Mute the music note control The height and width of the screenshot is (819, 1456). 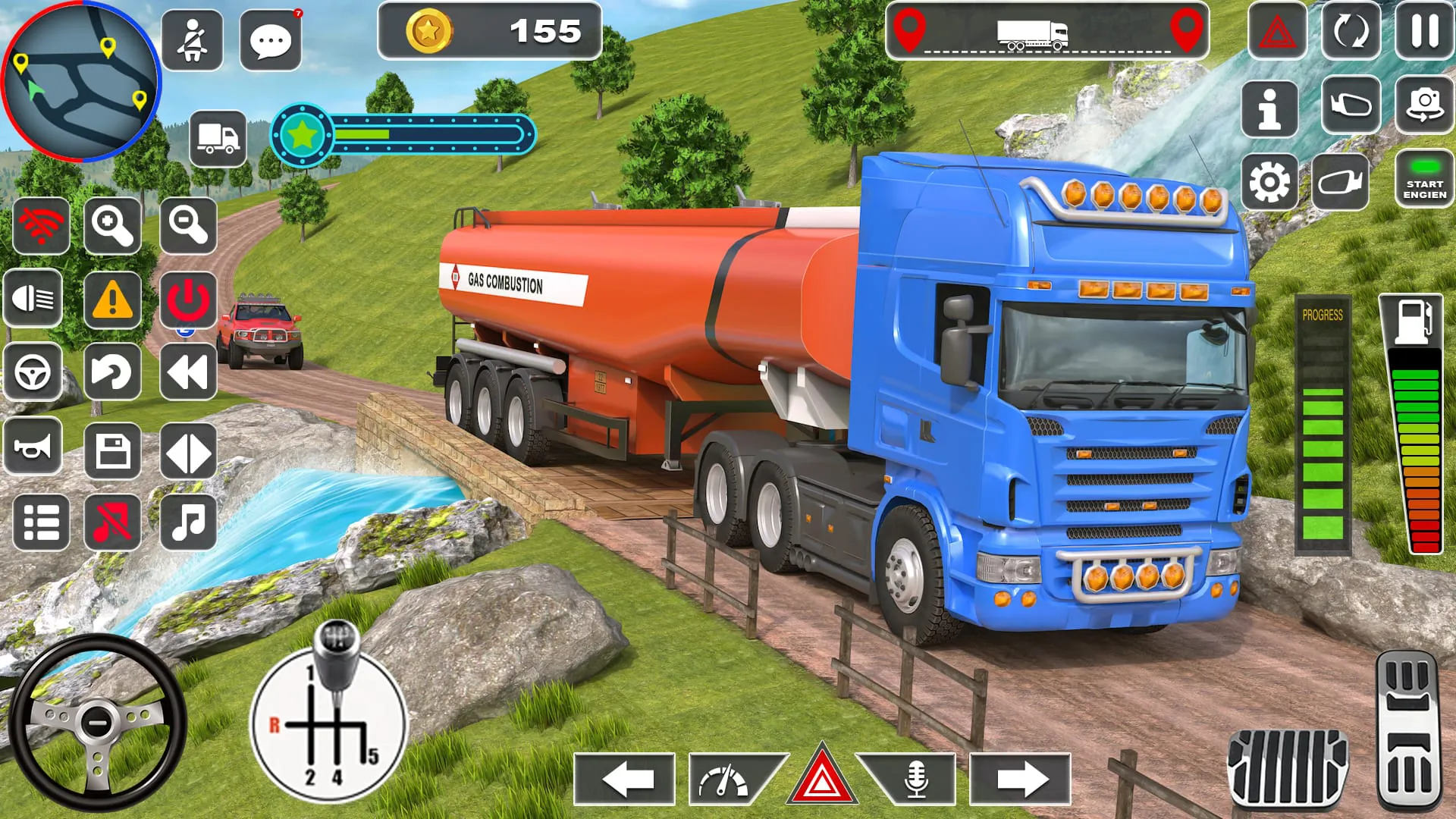click(x=189, y=520)
